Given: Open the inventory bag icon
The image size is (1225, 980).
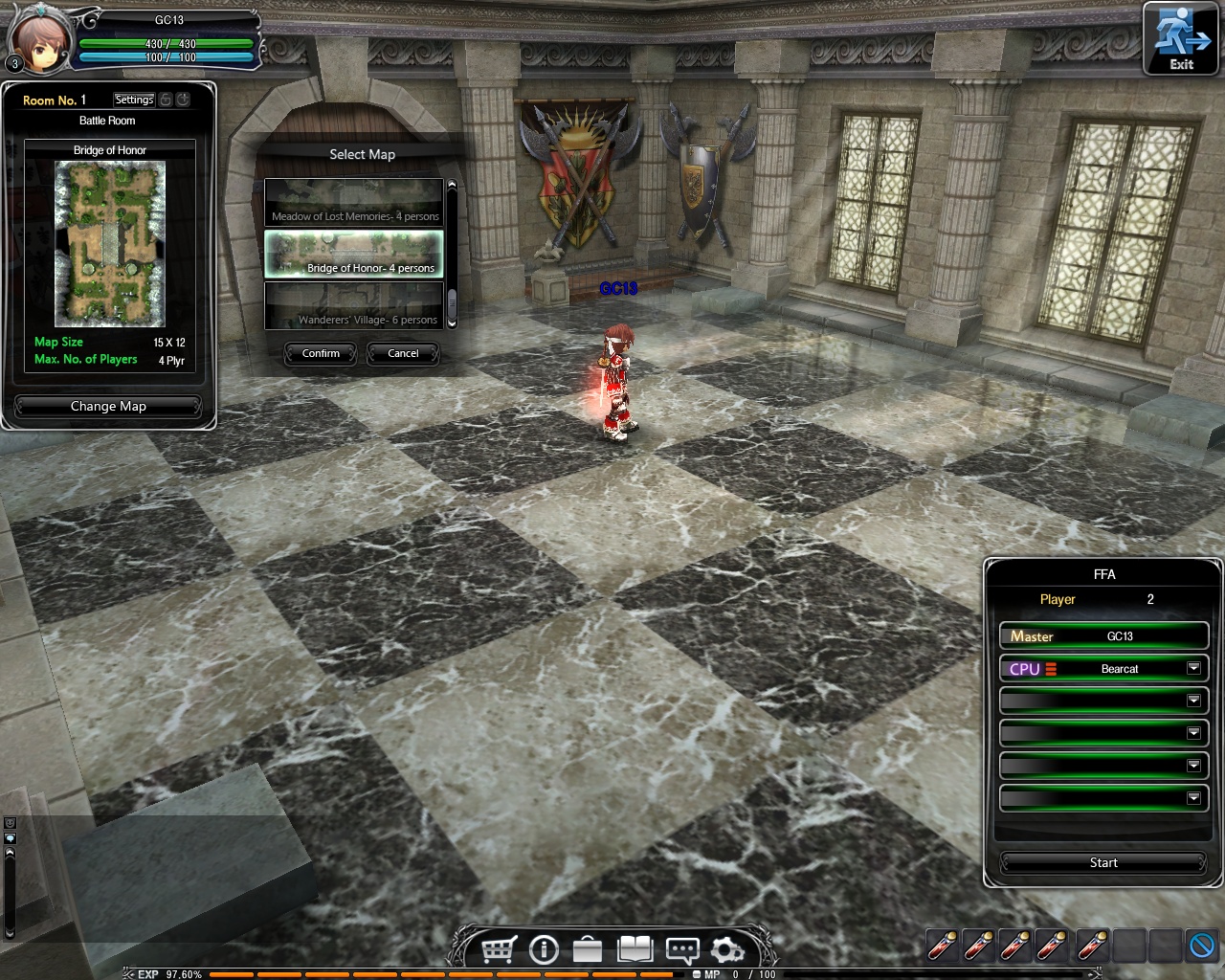Looking at the screenshot, I should 588,949.
